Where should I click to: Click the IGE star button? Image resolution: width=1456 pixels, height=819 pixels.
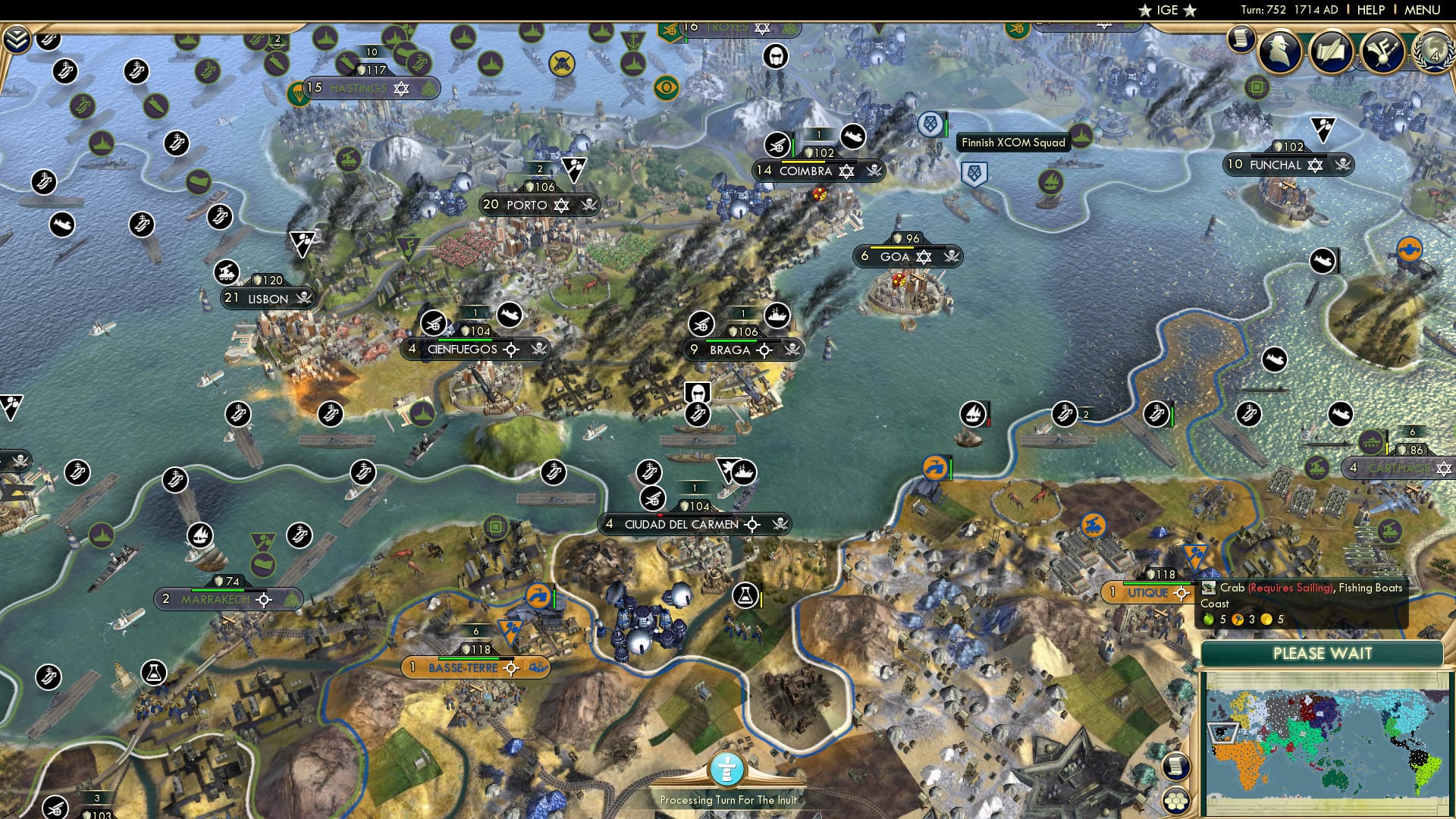click(1166, 10)
